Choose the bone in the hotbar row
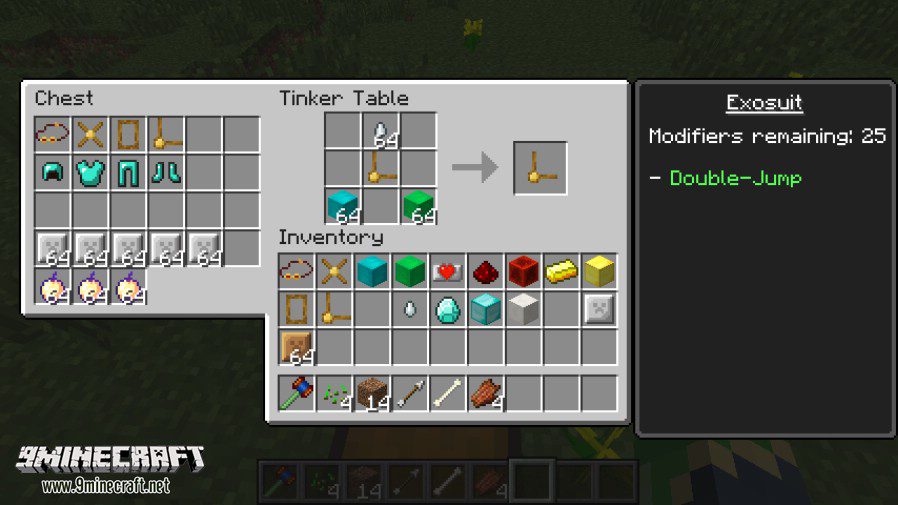 (448, 394)
